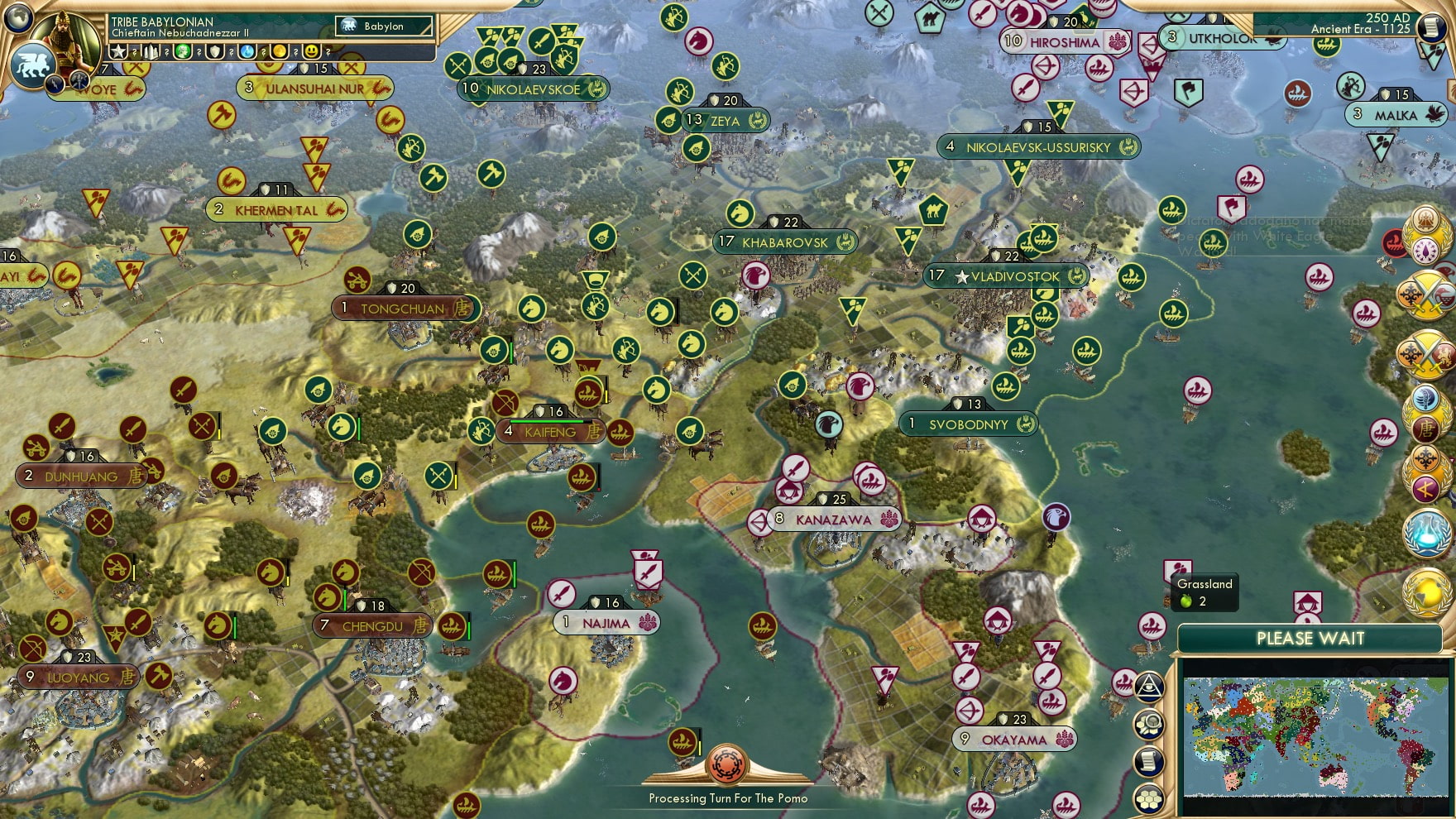Screen dimensions: 1456x819
Task: Toggle strategic view with hex cluster icon
Action: (x=1149, y=797)
